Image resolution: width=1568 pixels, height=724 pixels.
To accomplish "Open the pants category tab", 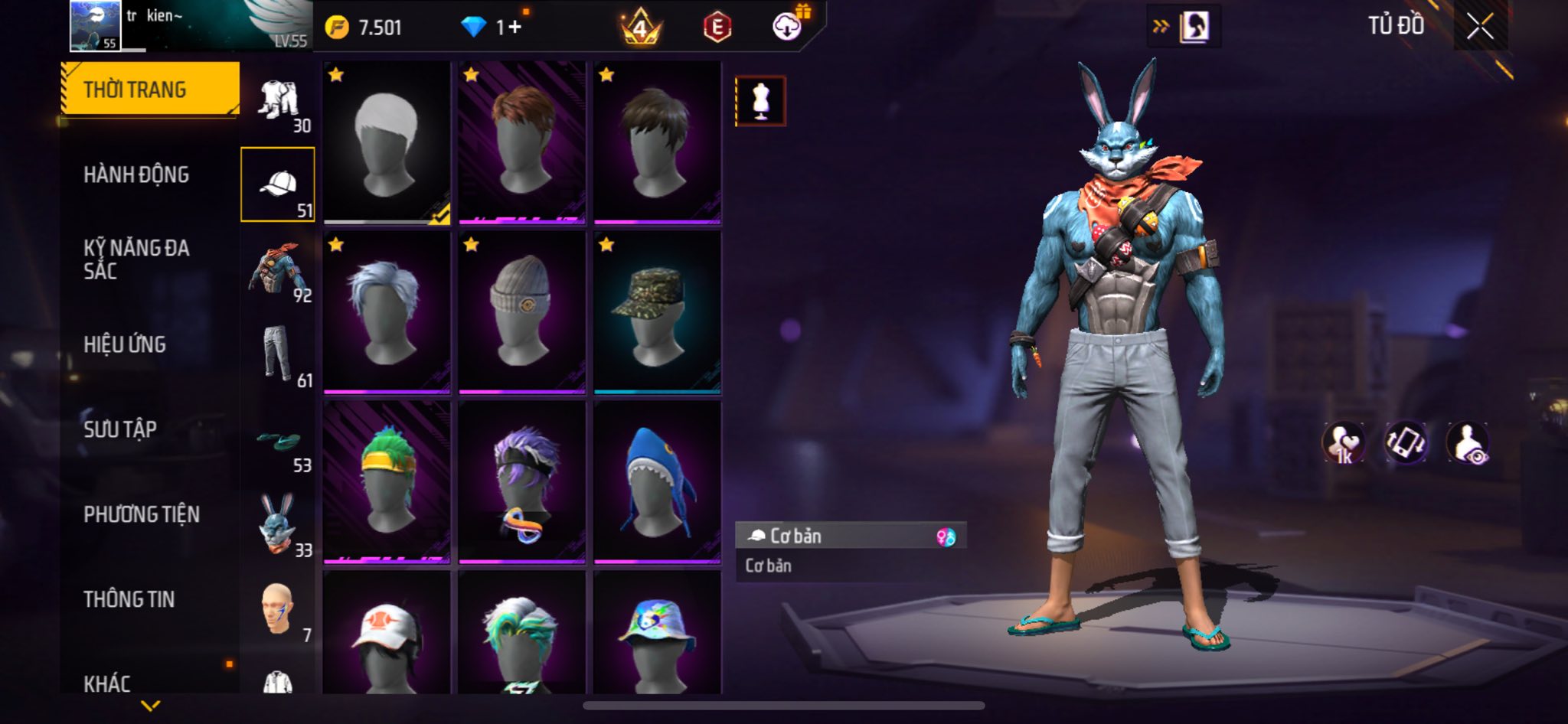I will [x=278, y=355].
